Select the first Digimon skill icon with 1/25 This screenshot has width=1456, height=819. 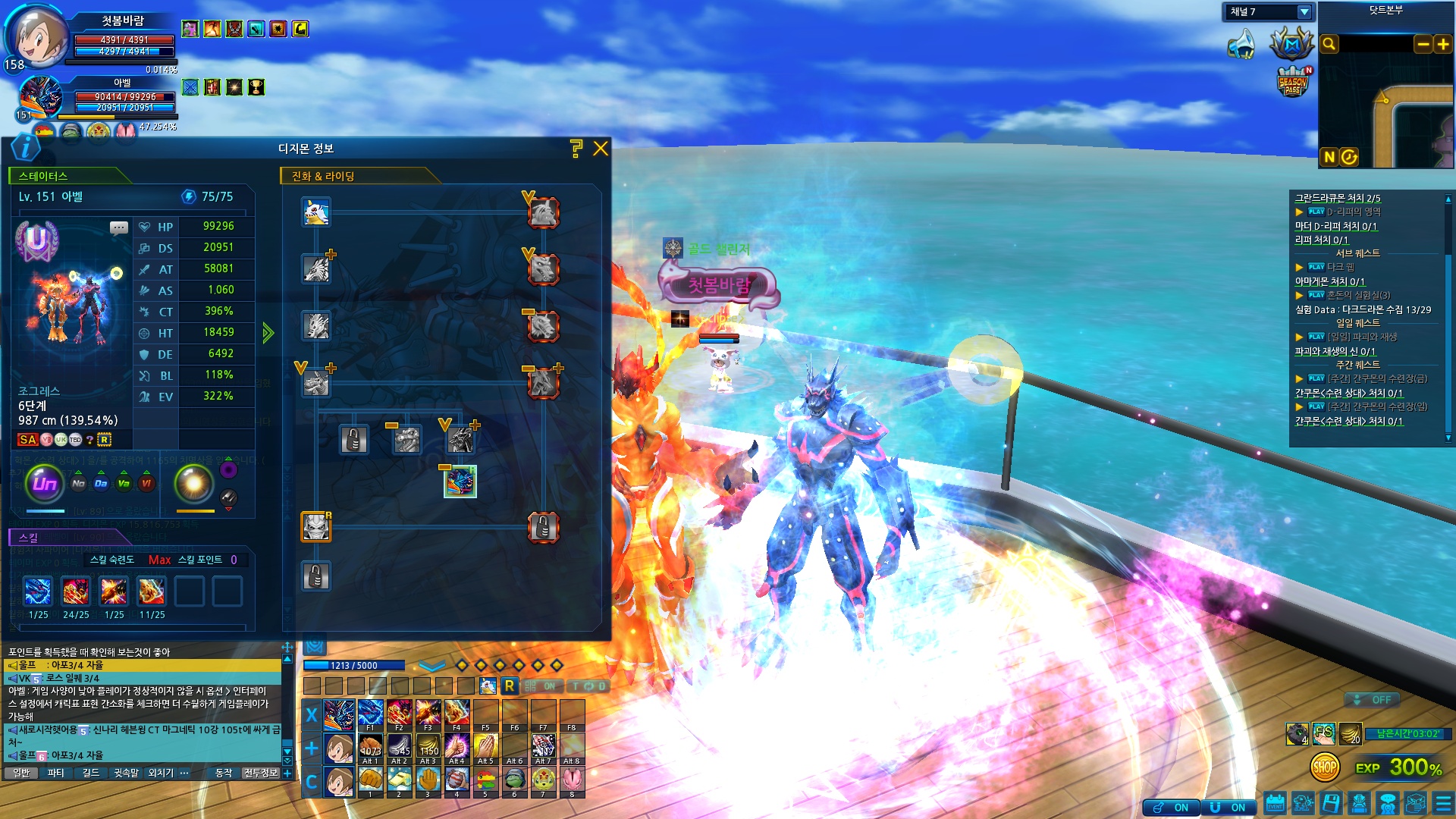38,591
